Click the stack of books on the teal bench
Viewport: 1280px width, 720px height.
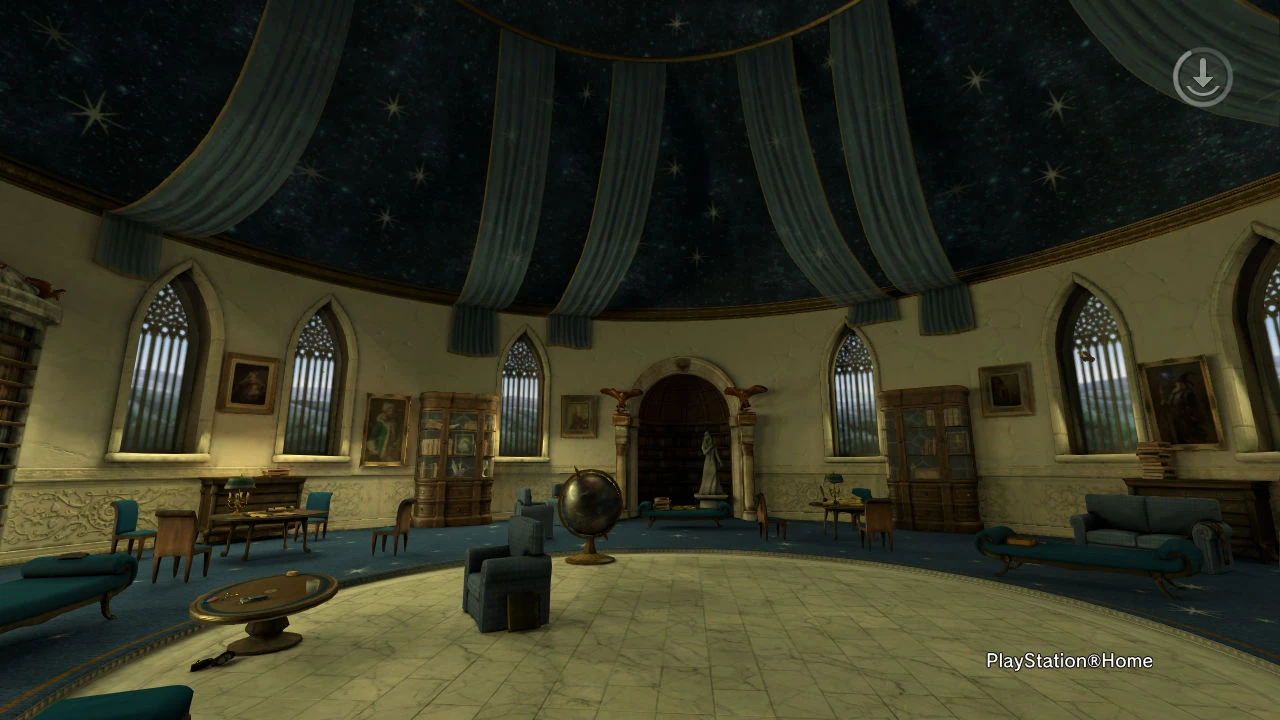[661, 503]
